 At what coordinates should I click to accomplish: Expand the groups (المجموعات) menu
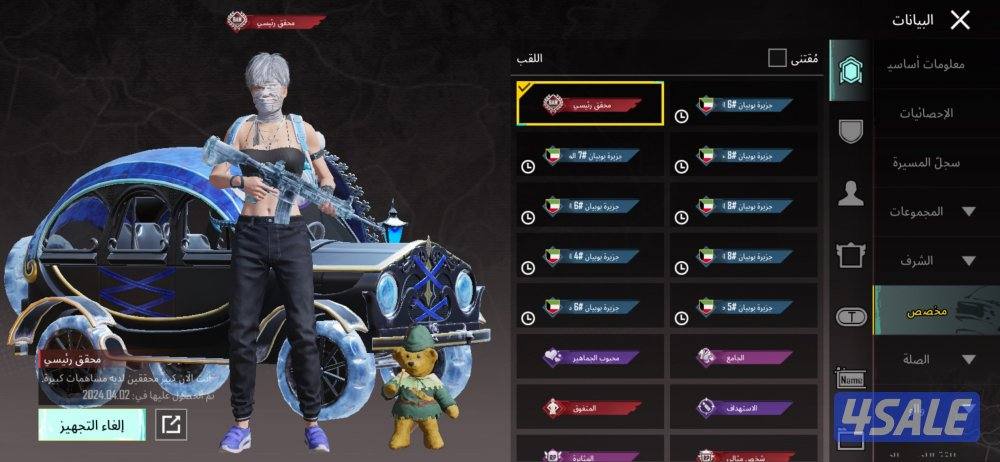click(x=932, y=211)
